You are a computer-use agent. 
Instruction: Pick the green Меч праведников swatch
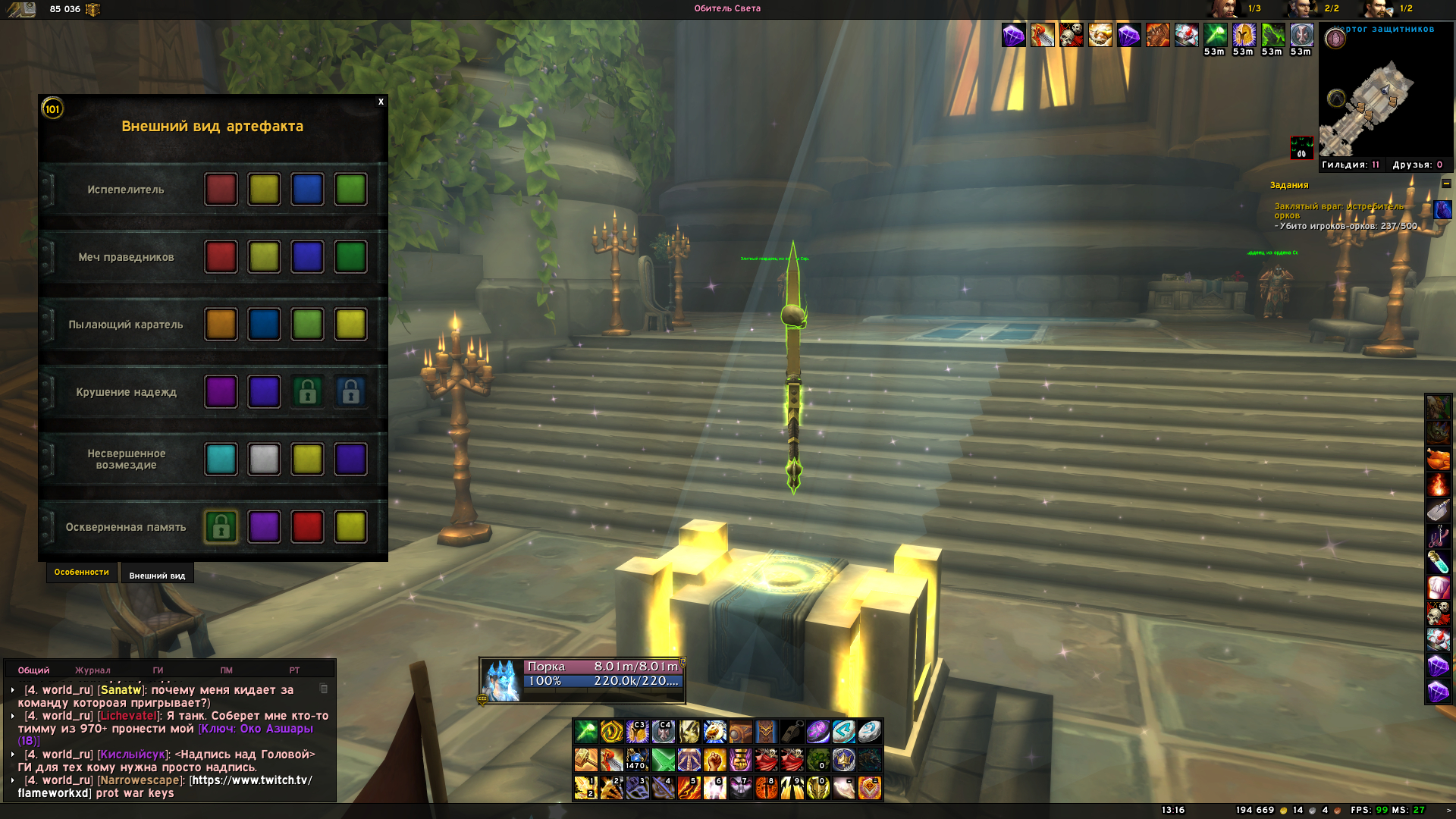pos(350,257)
